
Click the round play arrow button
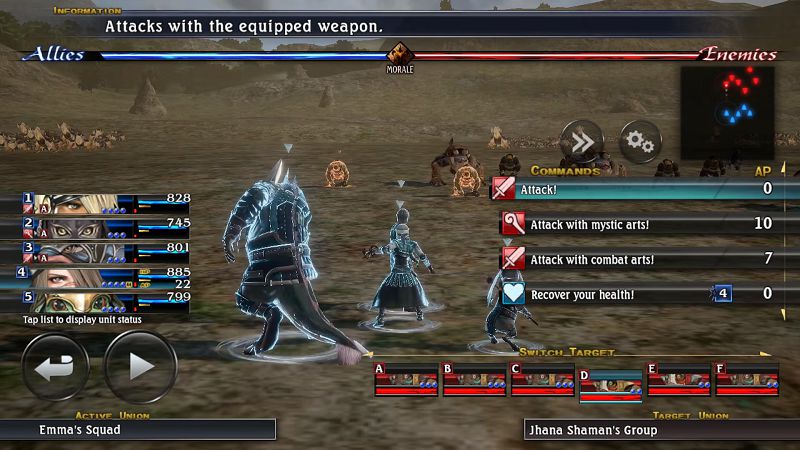point(140,367)
